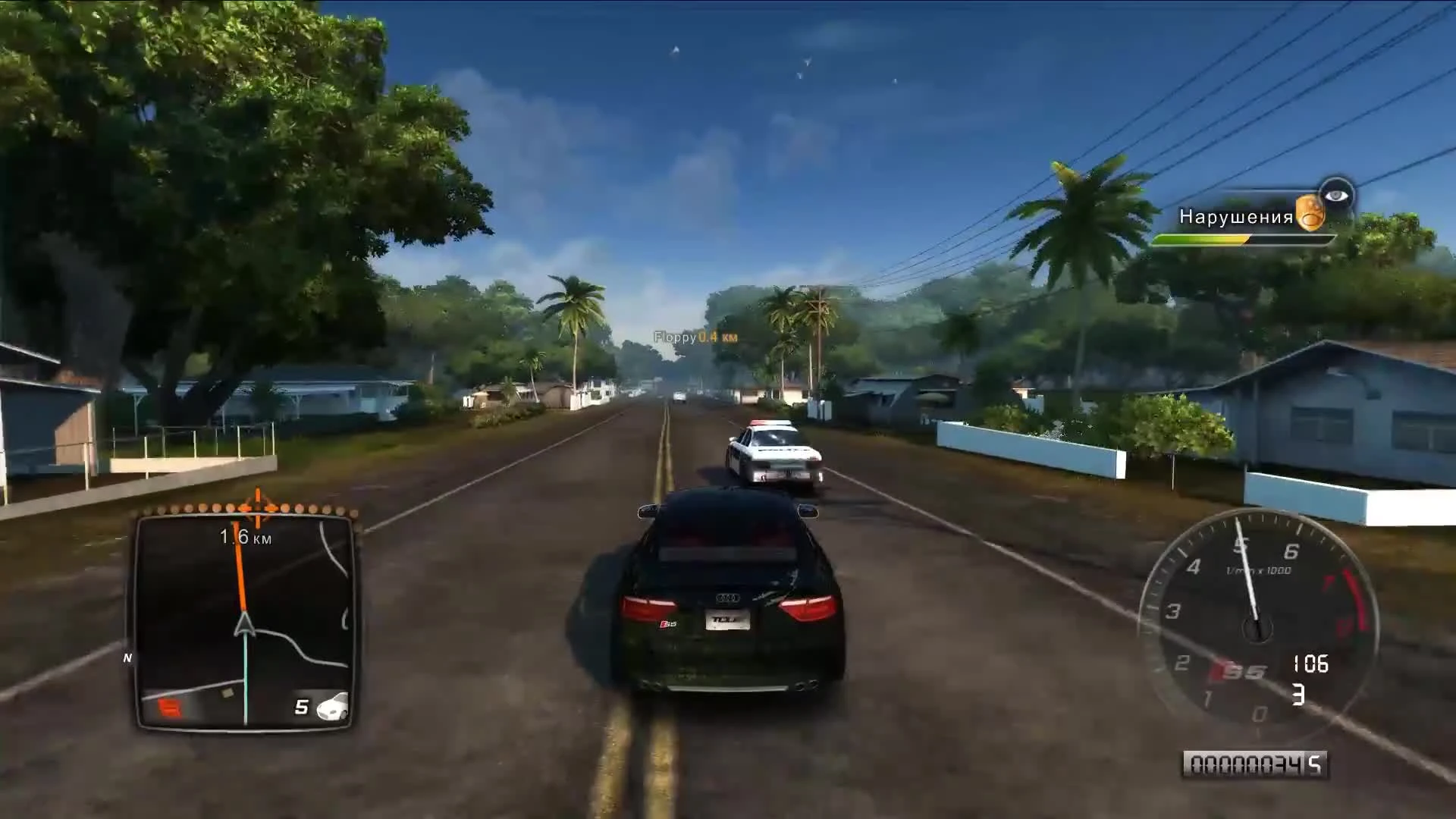
Task: Click the 1.6 км distance label
Action: [245, 538]
